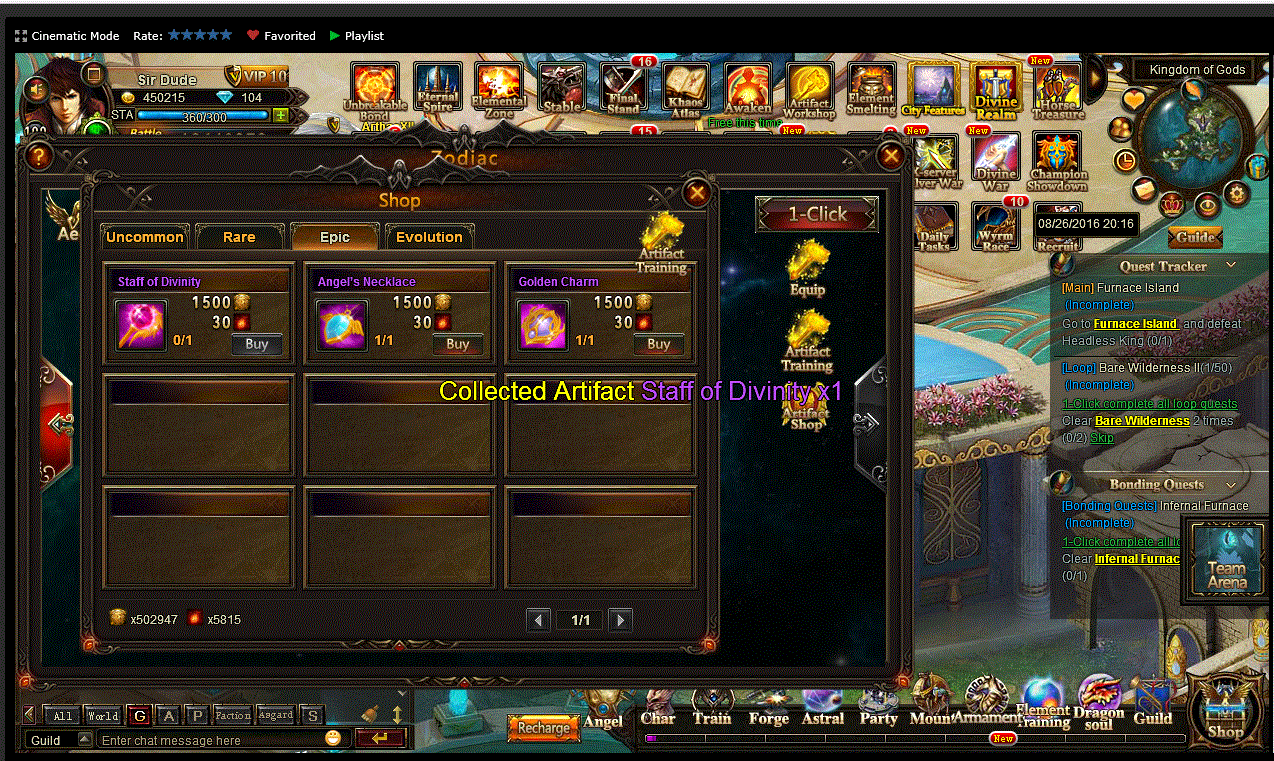
Task: Click the Recharge button
Action: click(544, 728)
